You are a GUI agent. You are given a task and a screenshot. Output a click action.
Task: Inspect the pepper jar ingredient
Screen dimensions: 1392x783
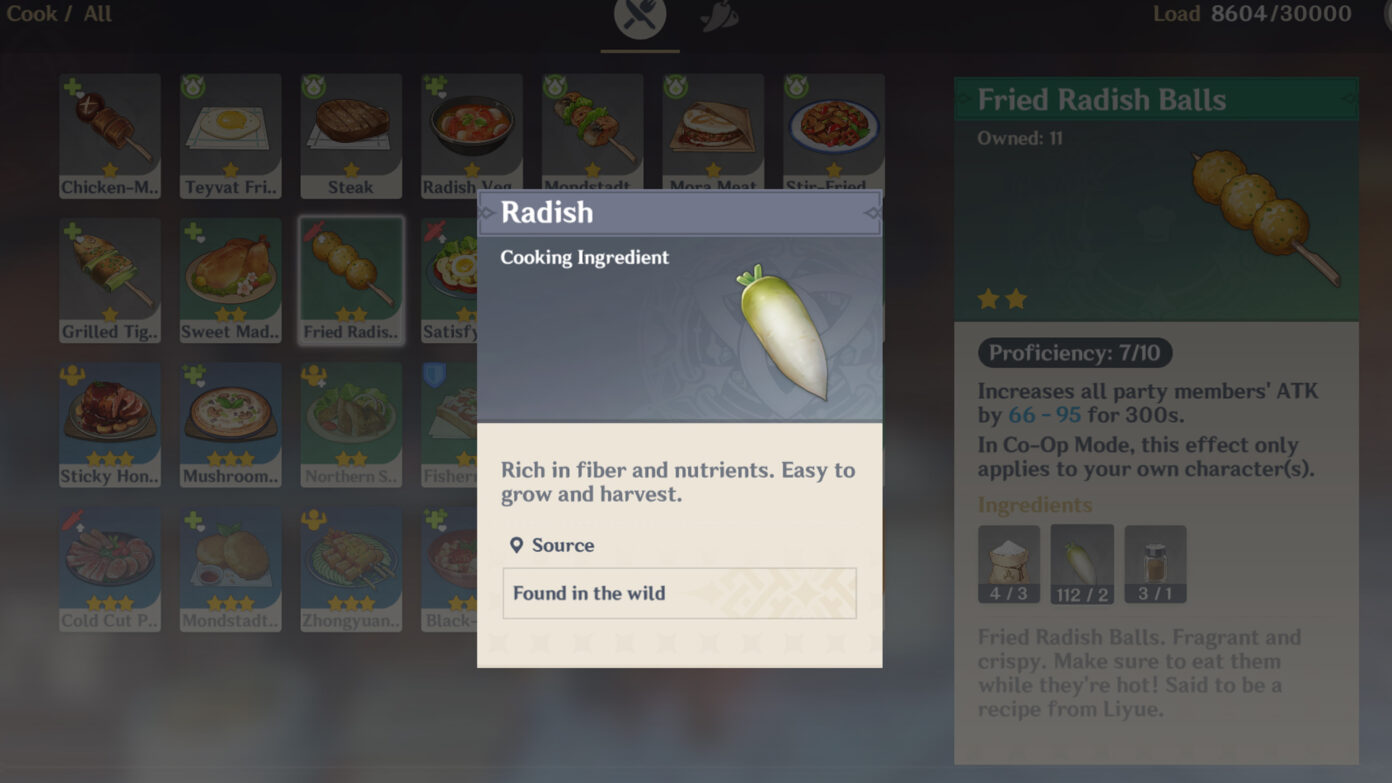(1155, 564)
